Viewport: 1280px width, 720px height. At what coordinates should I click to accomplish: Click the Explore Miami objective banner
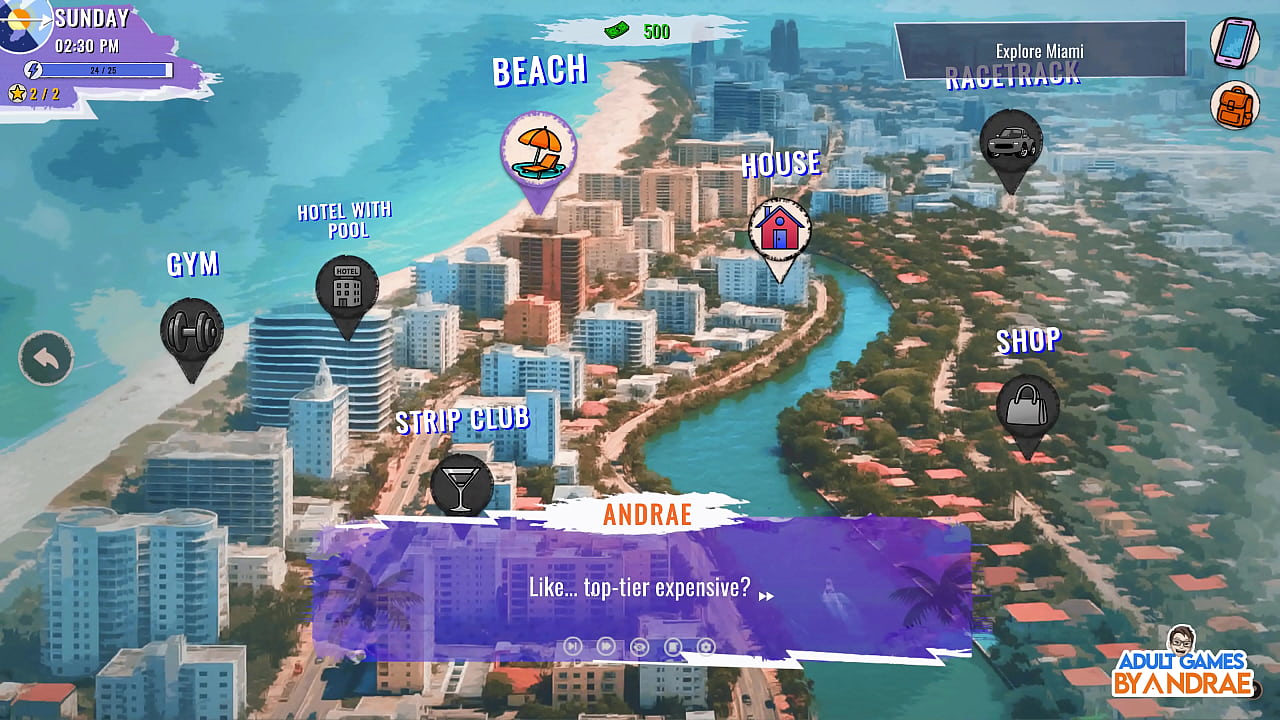tap(1040, 51)
